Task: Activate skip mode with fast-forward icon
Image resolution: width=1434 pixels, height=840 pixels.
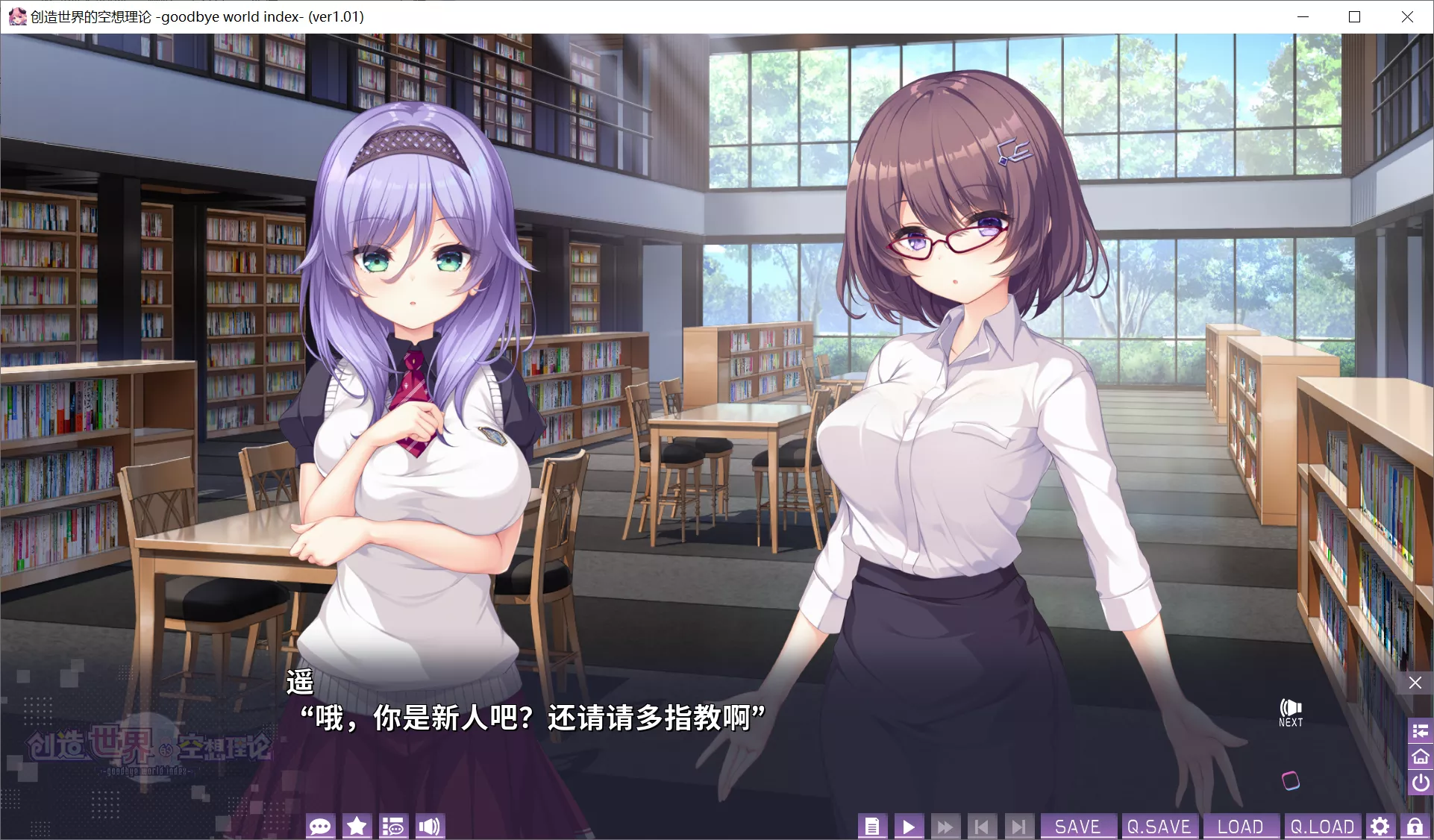Action: 945,826
